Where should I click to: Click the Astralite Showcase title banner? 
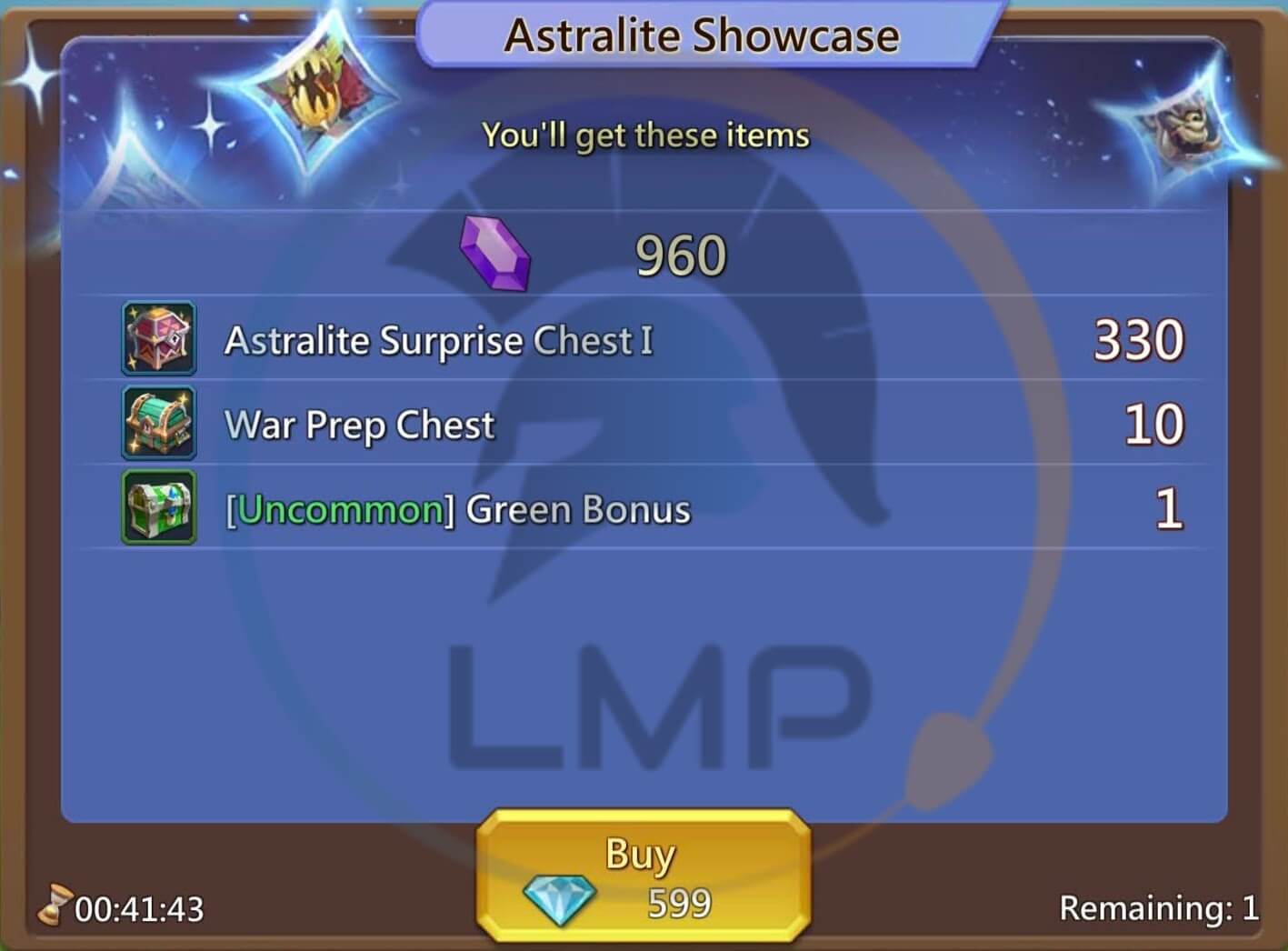point(700,35)
